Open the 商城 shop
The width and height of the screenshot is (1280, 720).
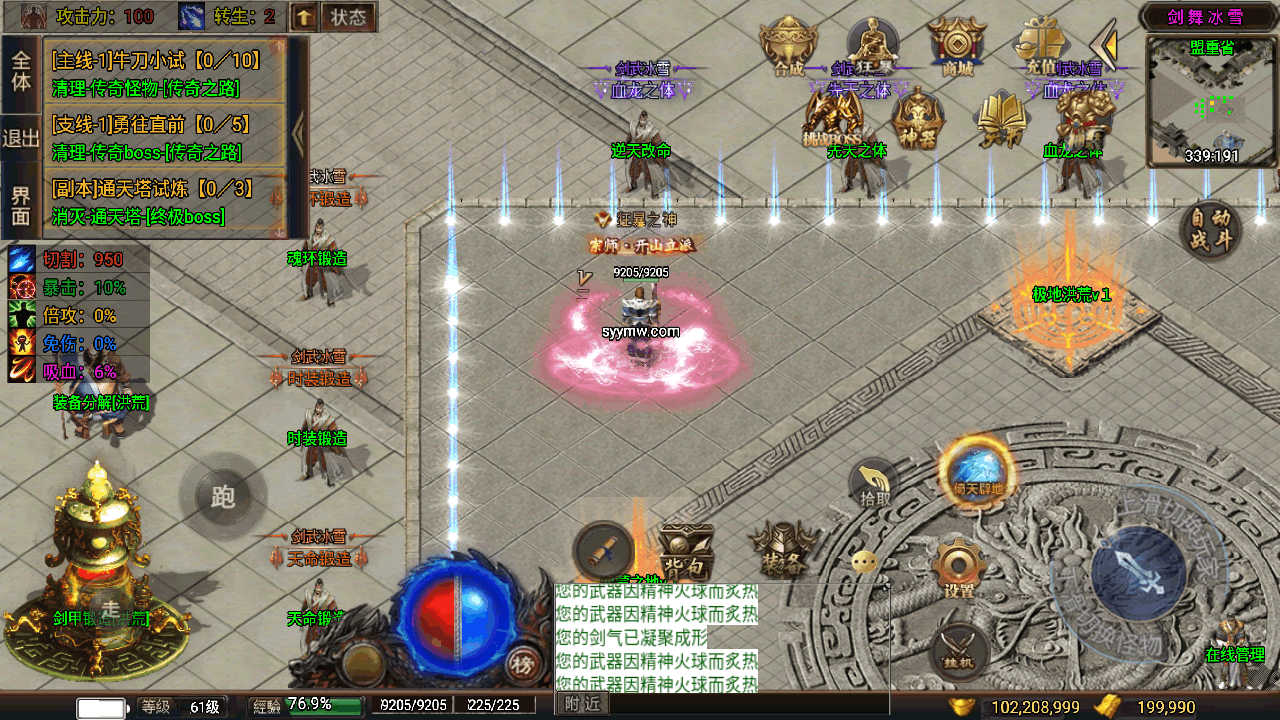[x=957, y=46]
